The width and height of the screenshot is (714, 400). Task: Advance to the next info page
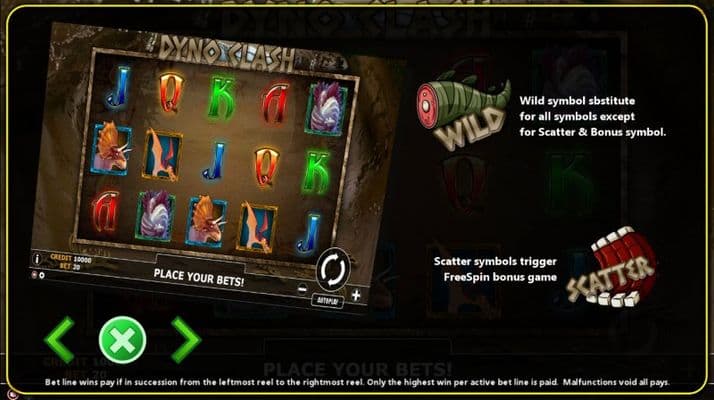tap(185, 341)
